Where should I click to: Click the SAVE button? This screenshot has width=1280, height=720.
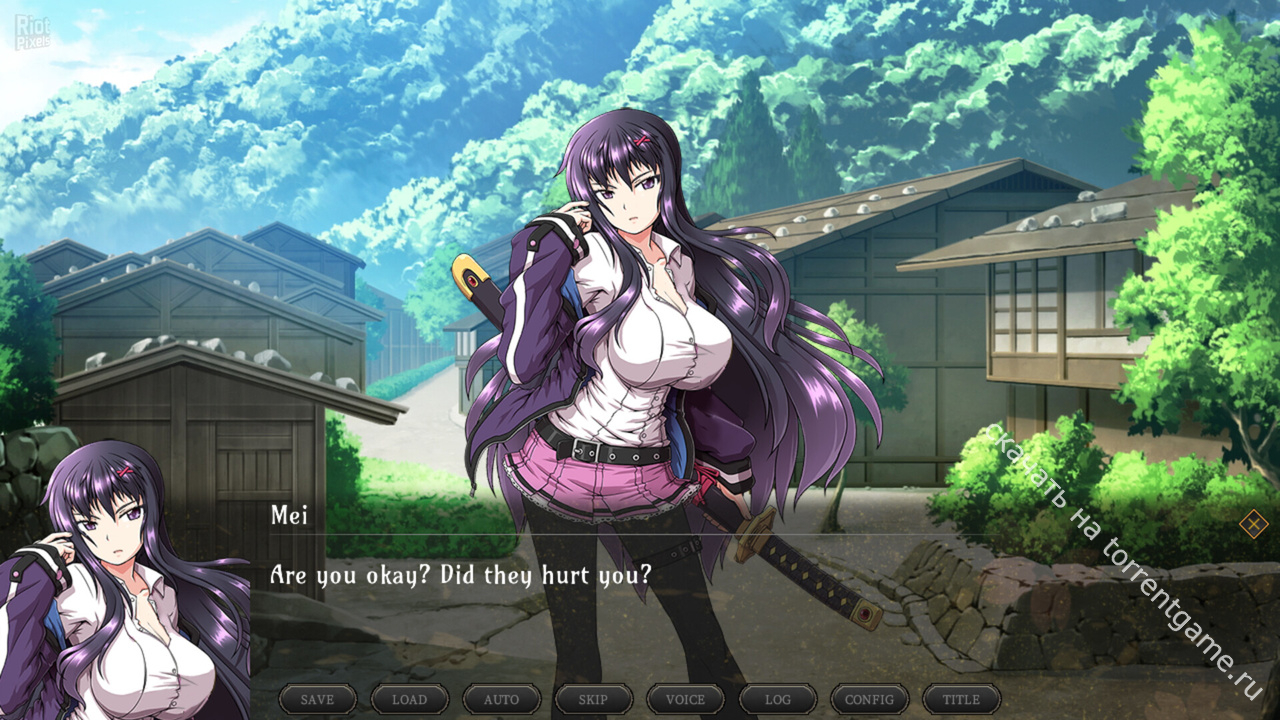[317, 699]
